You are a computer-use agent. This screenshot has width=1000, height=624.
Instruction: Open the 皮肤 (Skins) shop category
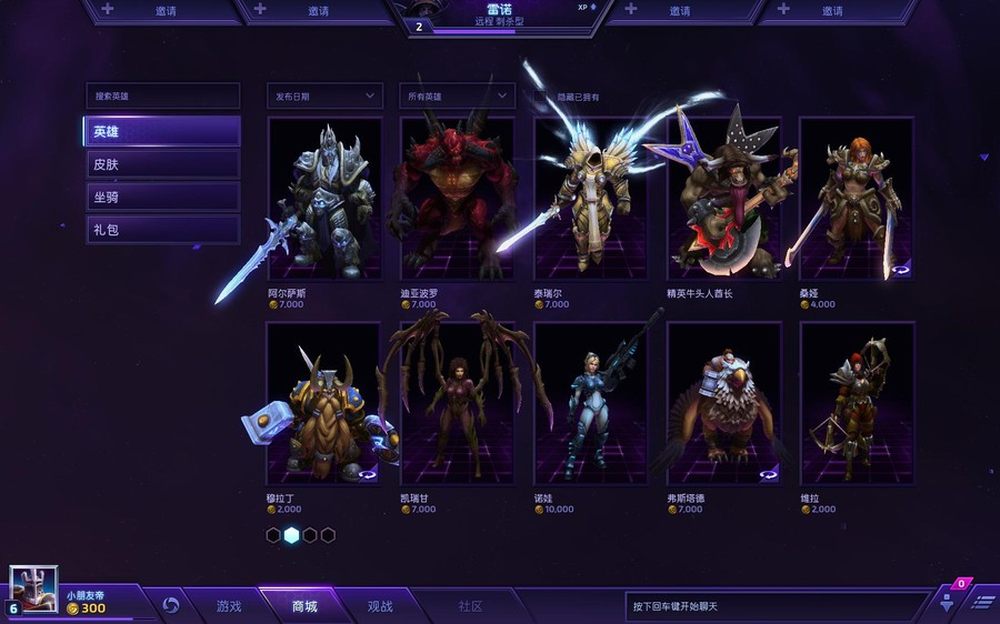click(162, 164)
